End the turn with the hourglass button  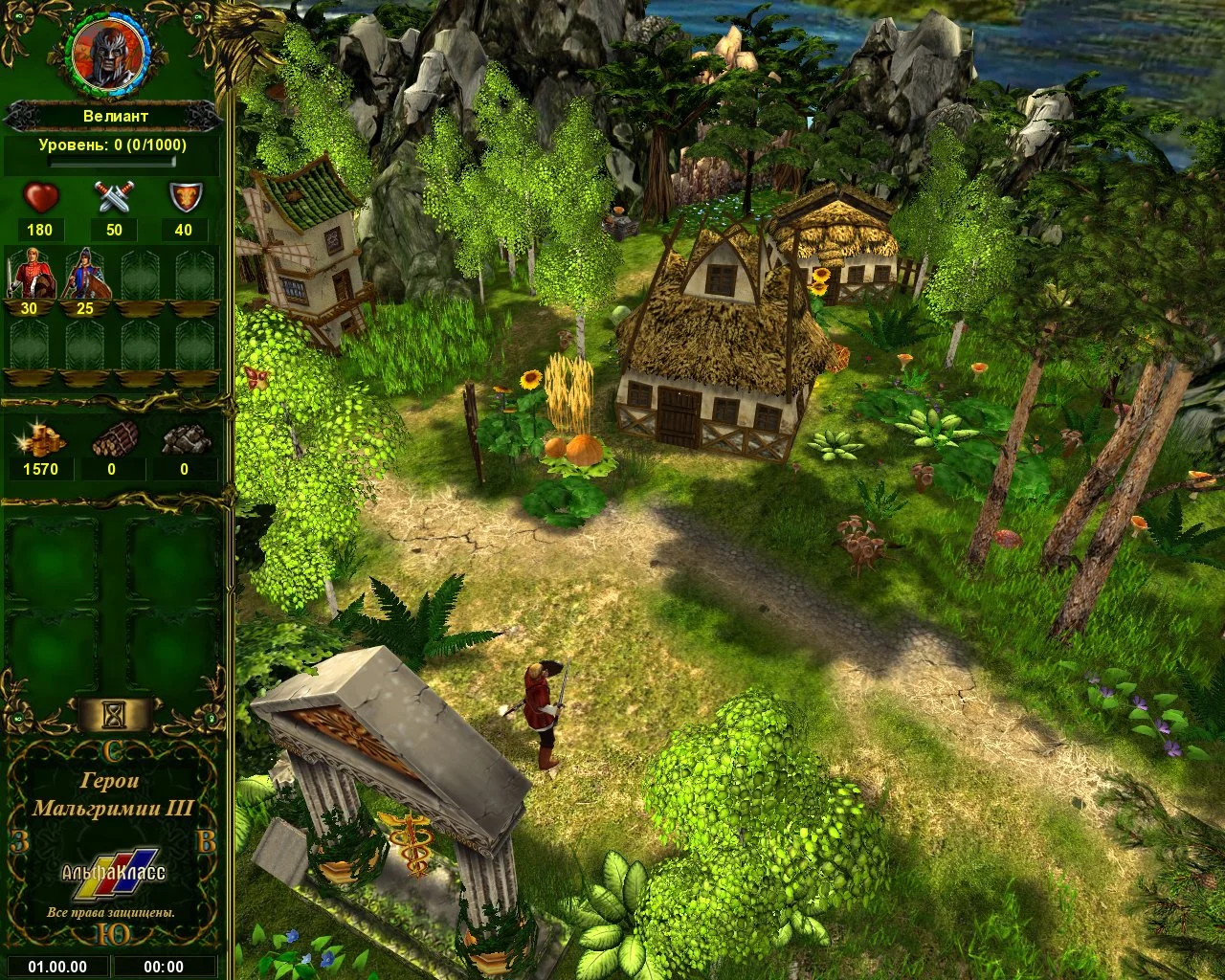116,713
